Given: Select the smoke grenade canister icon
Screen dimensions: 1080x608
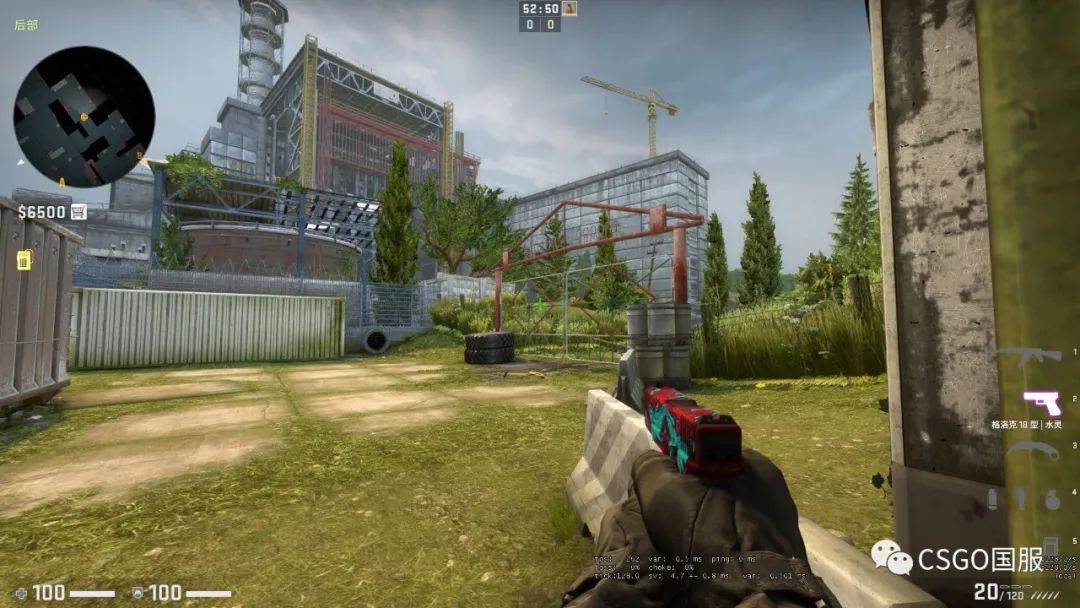Looking at the screenshot, I should coord(992,499).
